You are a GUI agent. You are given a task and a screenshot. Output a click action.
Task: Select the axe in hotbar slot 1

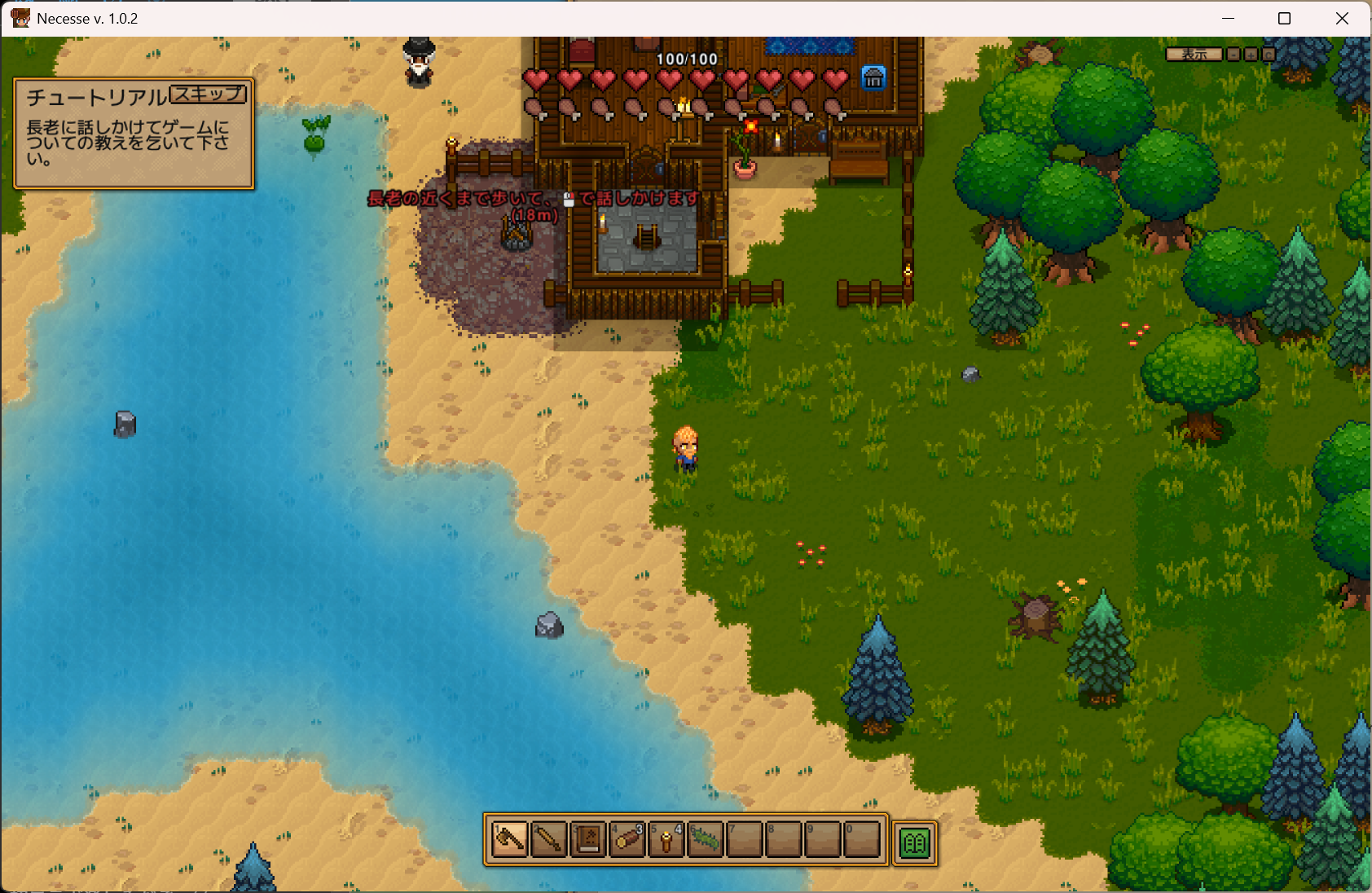click(510, 839)
